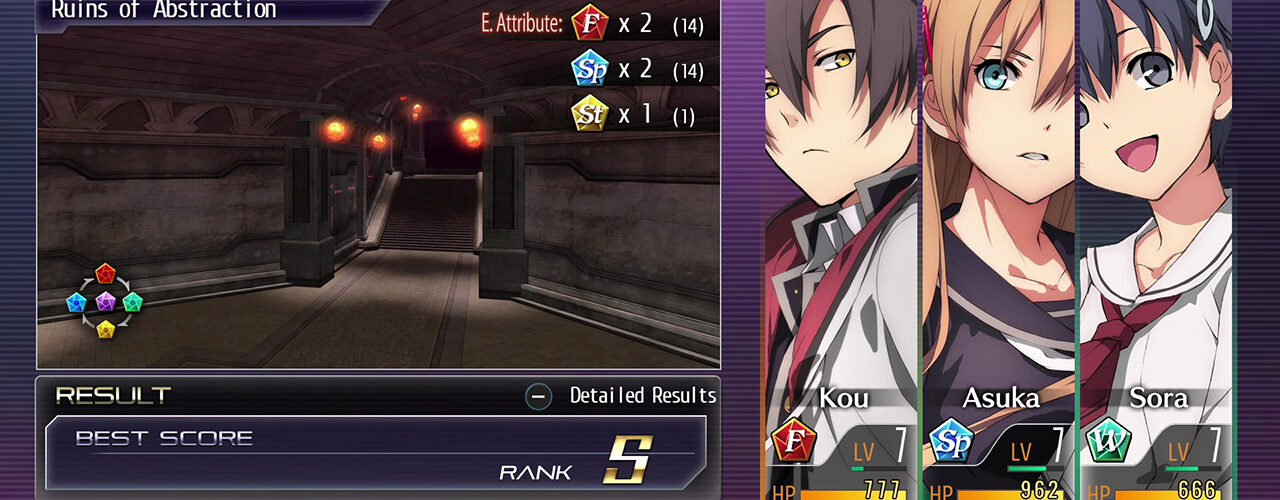Click Sora's Wind element badge
The image size is (1280, 500).
click(1109, 440)
